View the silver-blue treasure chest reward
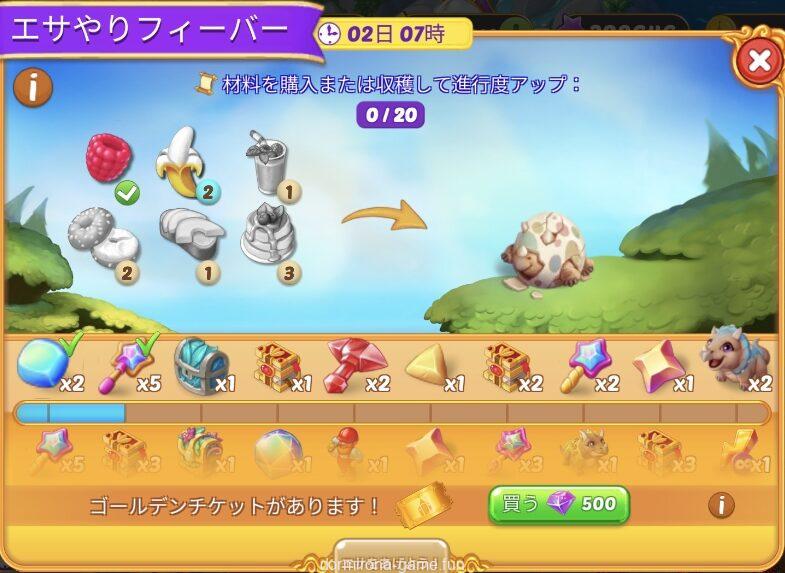Viewport: 785px width, 573px height. (200, 363)
